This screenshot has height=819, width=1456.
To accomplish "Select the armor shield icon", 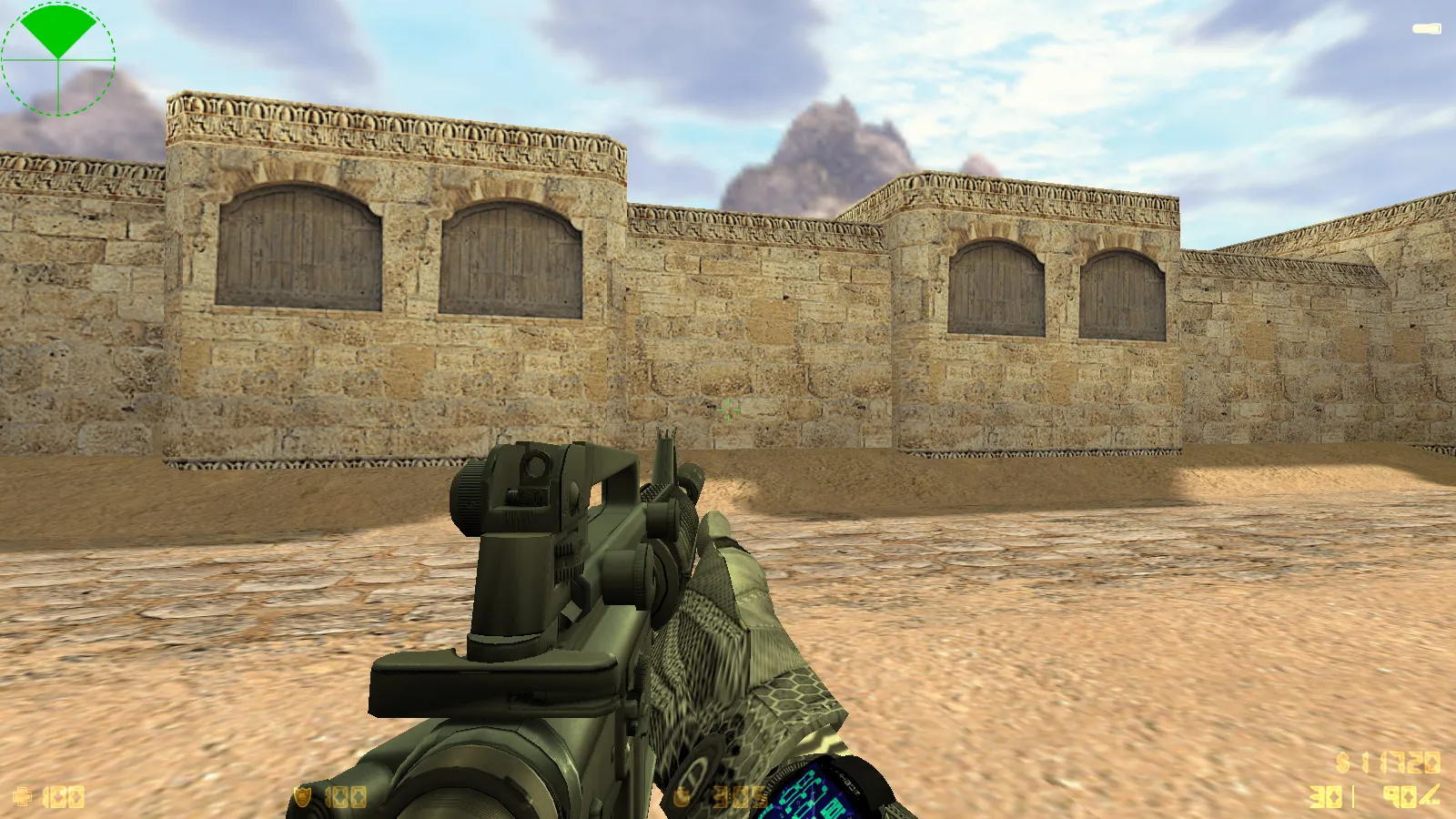I will click(x=303, y=798).
